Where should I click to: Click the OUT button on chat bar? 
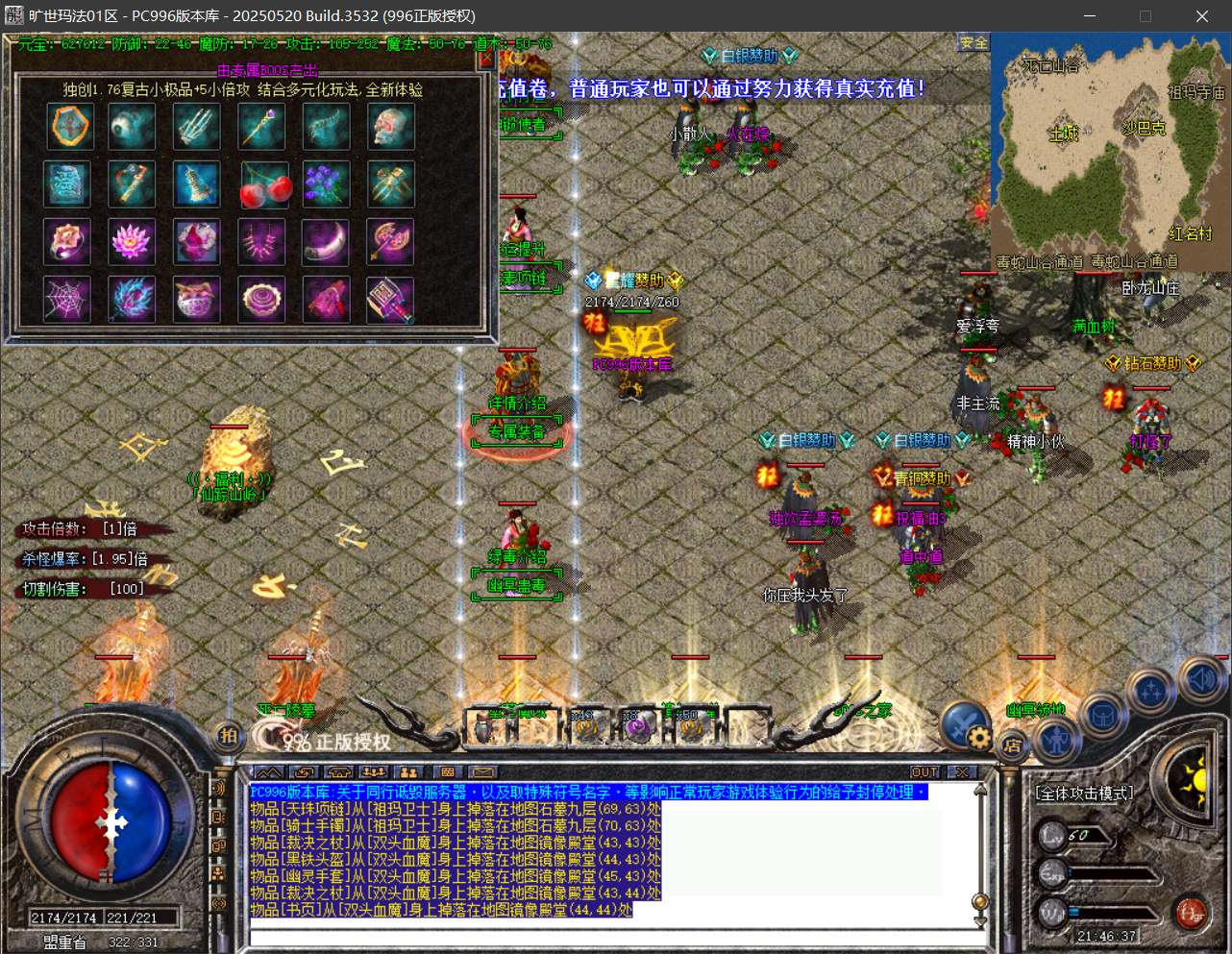924,772
